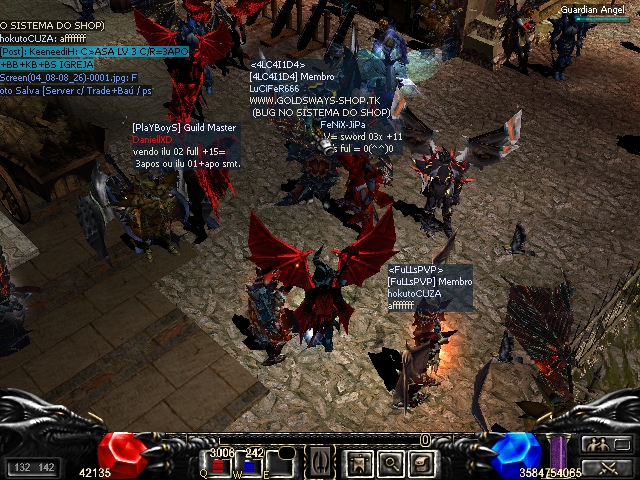Click the crossed swords button
640x480 pixels.
pyautogui.click(x=605, y=467)
